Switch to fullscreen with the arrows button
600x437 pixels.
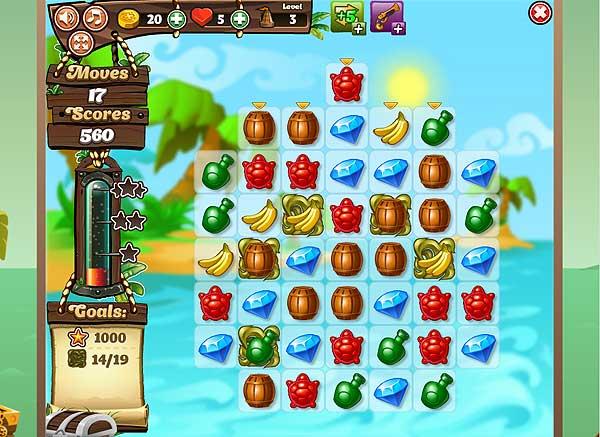(81, 41)
